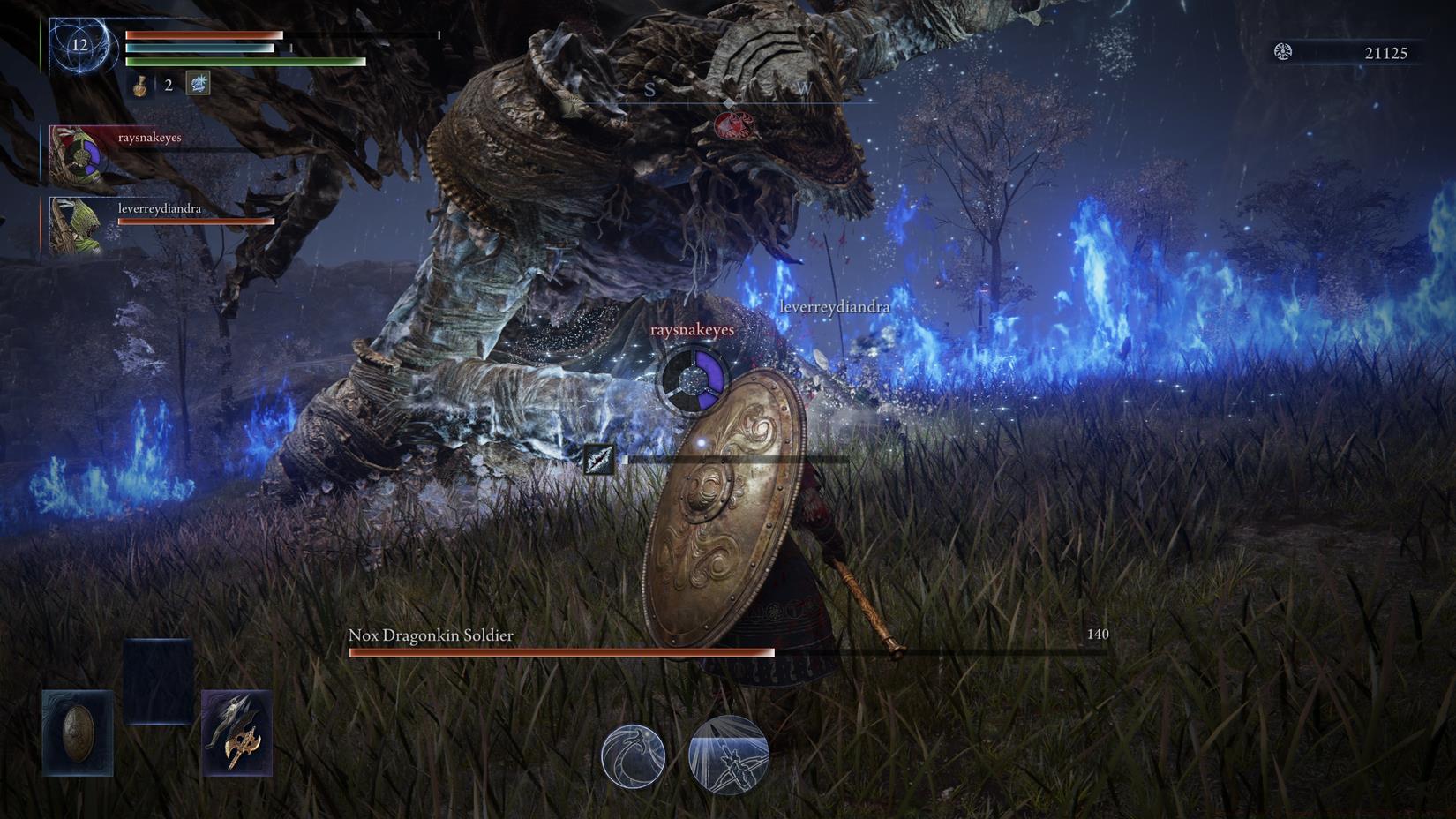
Task: Click raysnakeyes' portrait thumbnail
Action: point(79,154)
